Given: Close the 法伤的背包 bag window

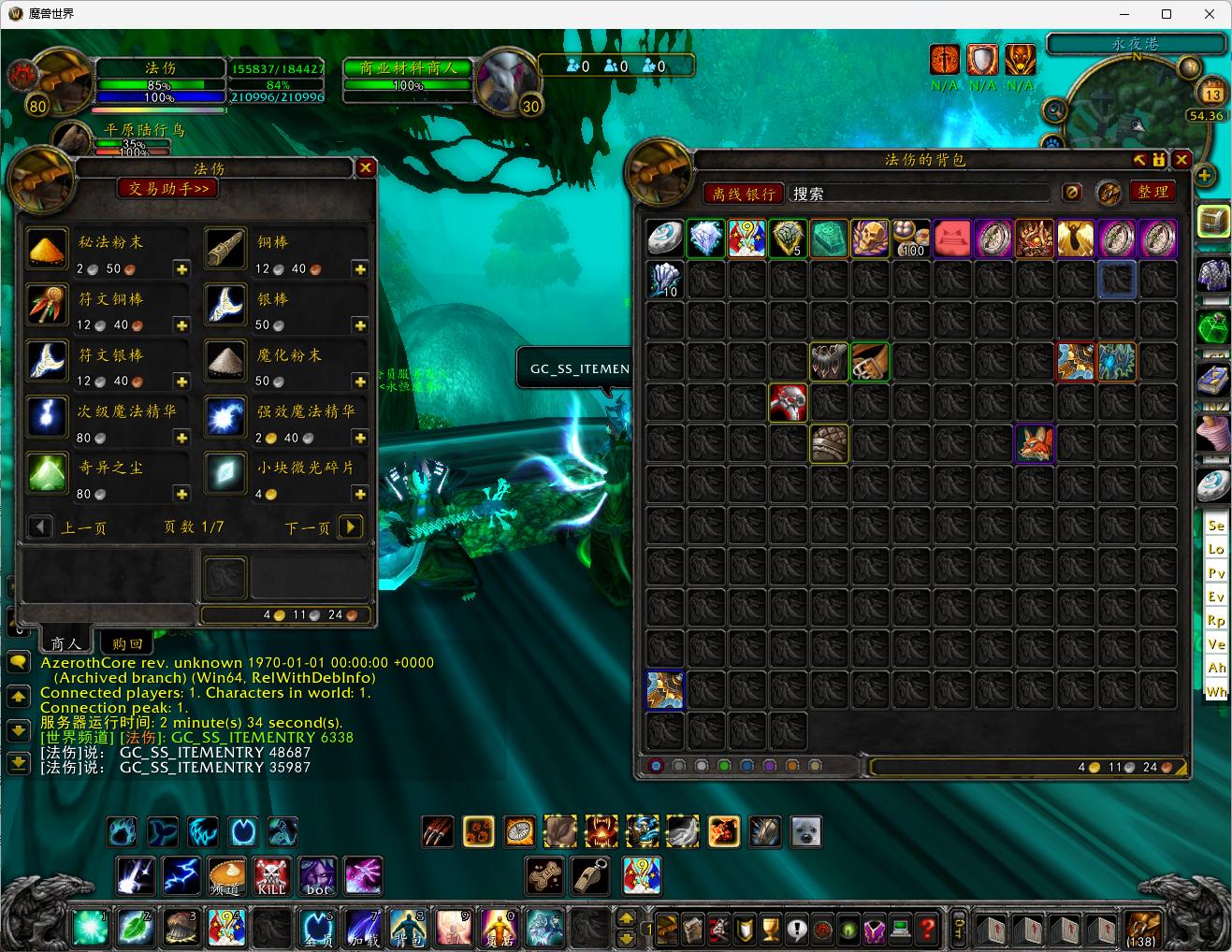Looking at the screenshot, I should tap(1181, 160).
